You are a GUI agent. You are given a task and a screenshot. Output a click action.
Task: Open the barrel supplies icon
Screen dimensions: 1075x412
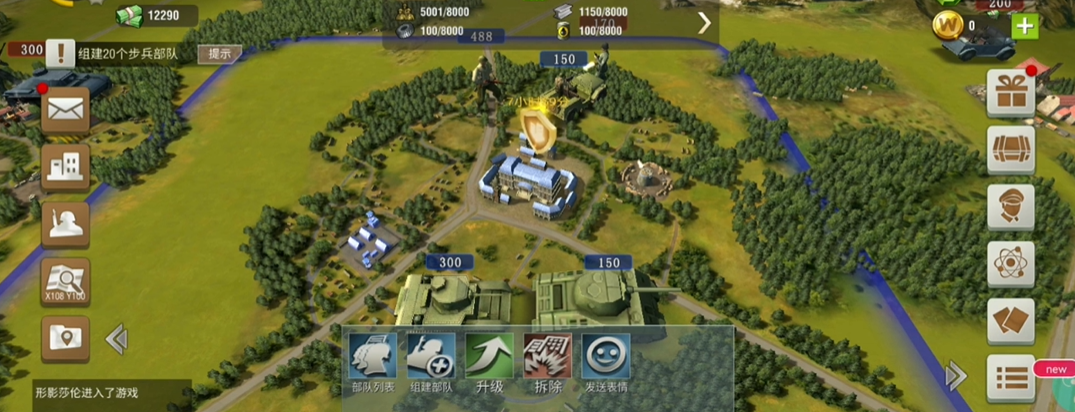click(1010, 150)
